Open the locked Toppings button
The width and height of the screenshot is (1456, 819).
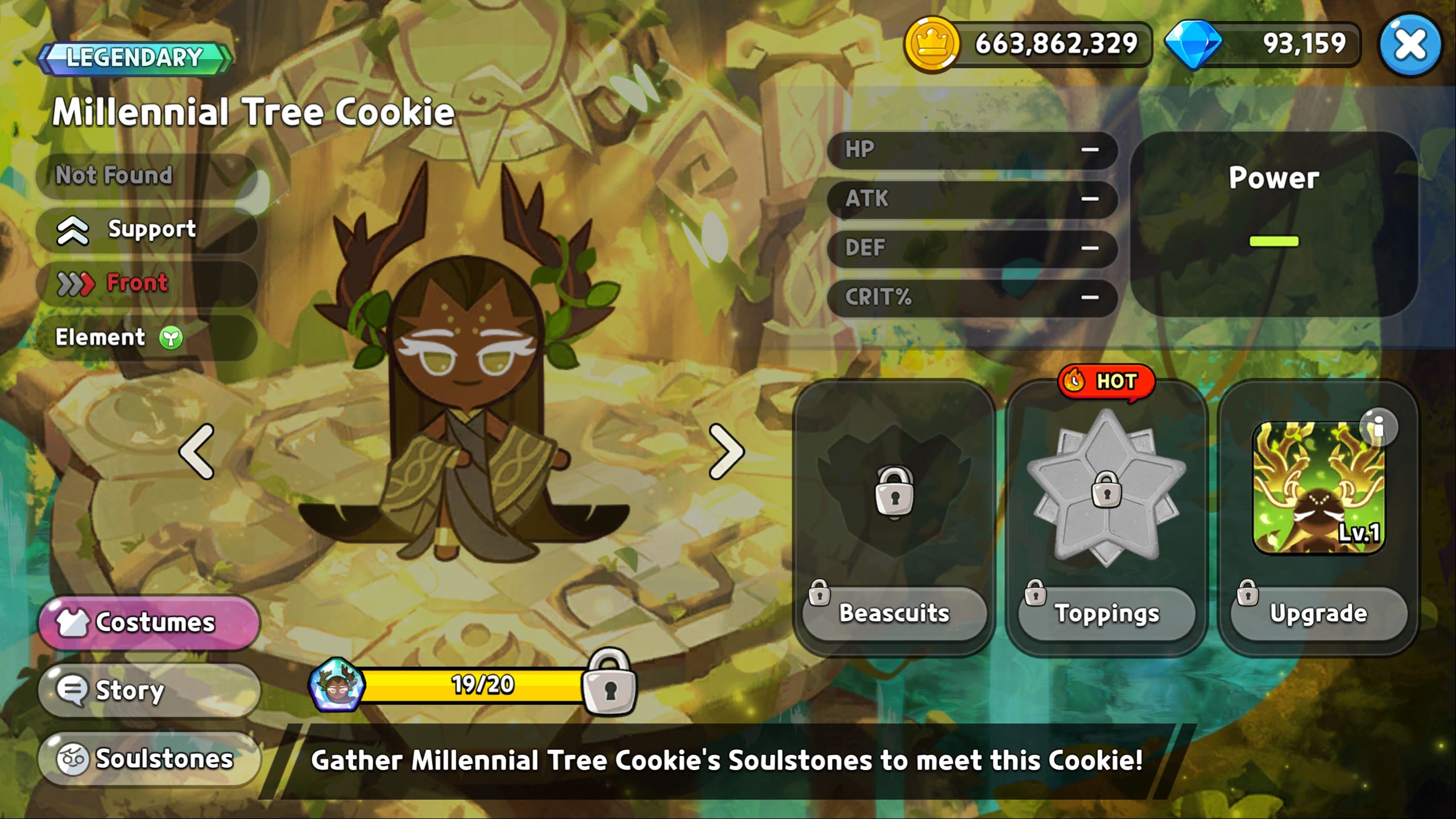coord(1106,613)
